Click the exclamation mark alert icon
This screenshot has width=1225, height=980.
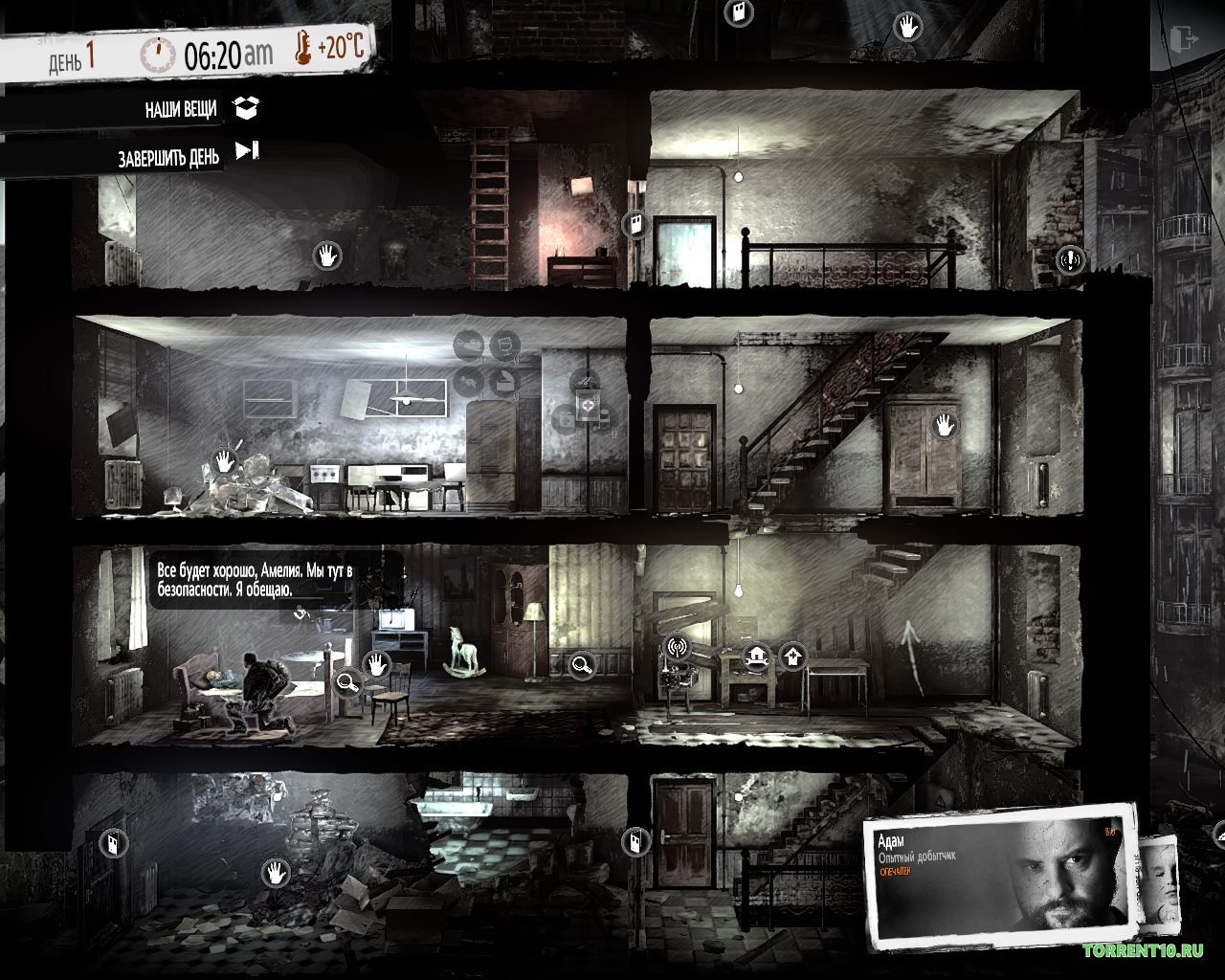tap(1069, 258)
